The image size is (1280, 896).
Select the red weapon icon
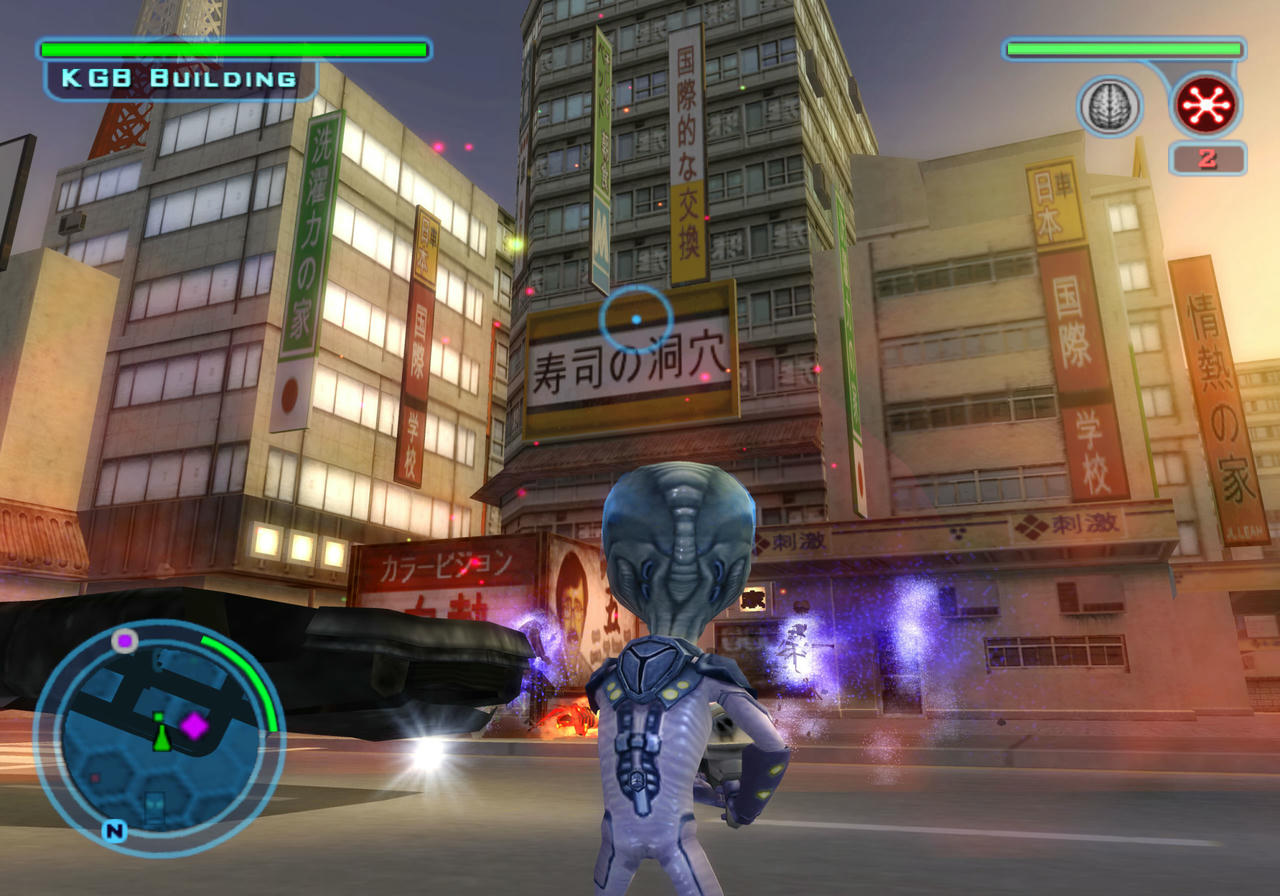[1206, 105]
